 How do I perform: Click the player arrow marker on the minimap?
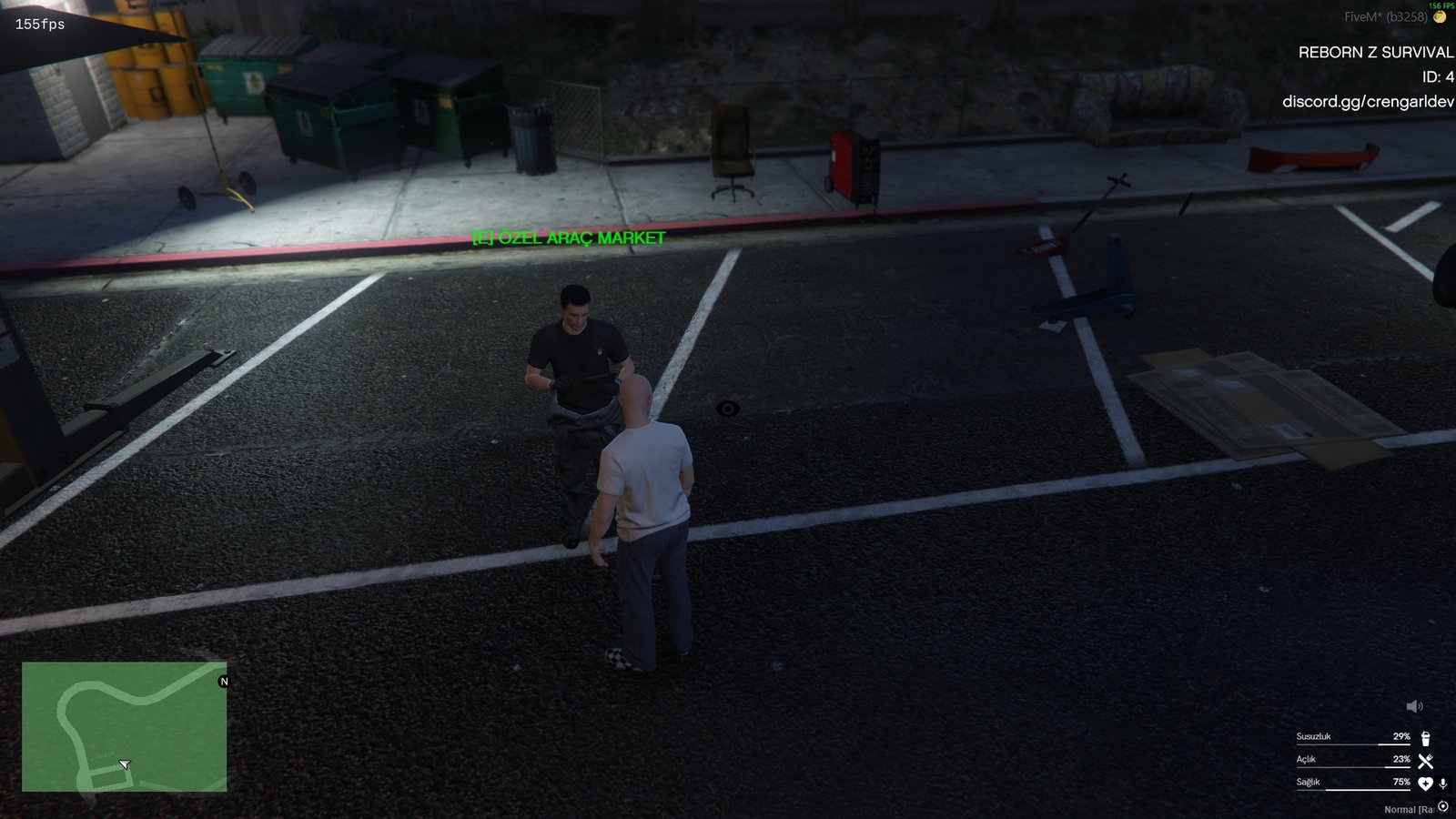[x=125, y=764]
